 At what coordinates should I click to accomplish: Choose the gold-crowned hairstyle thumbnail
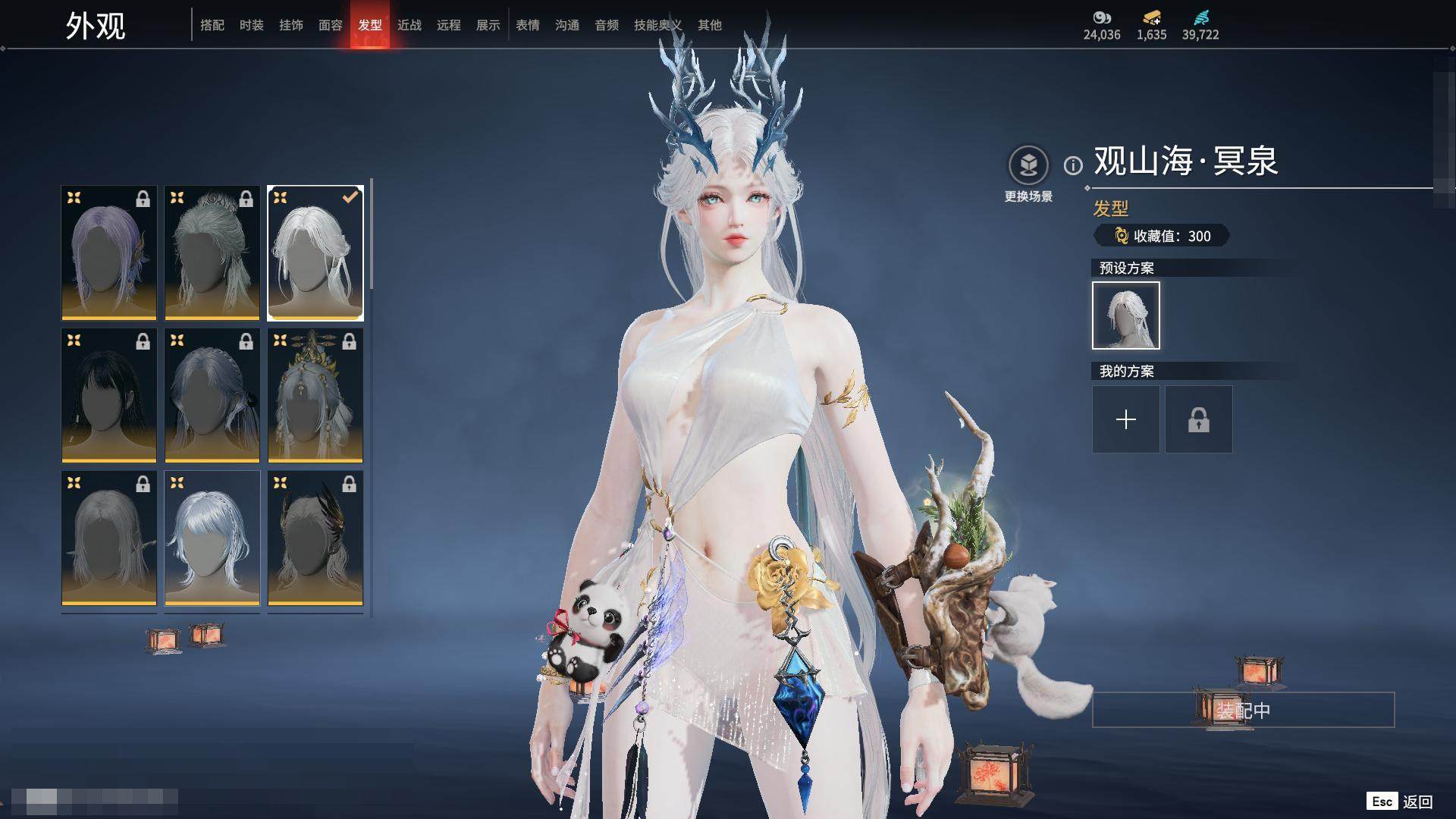tap(315, 395)
